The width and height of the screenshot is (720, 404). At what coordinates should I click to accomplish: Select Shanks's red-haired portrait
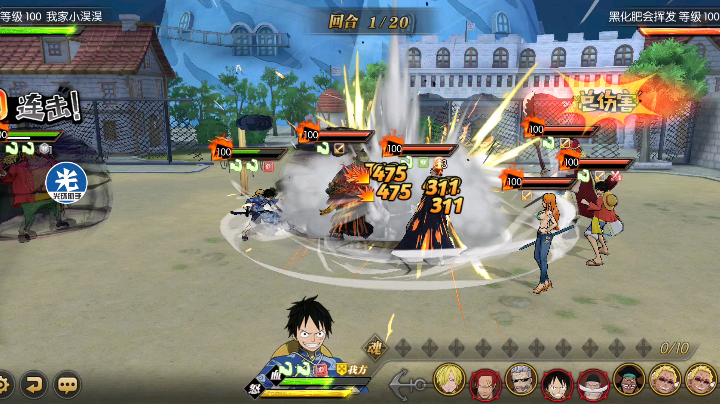486,382
